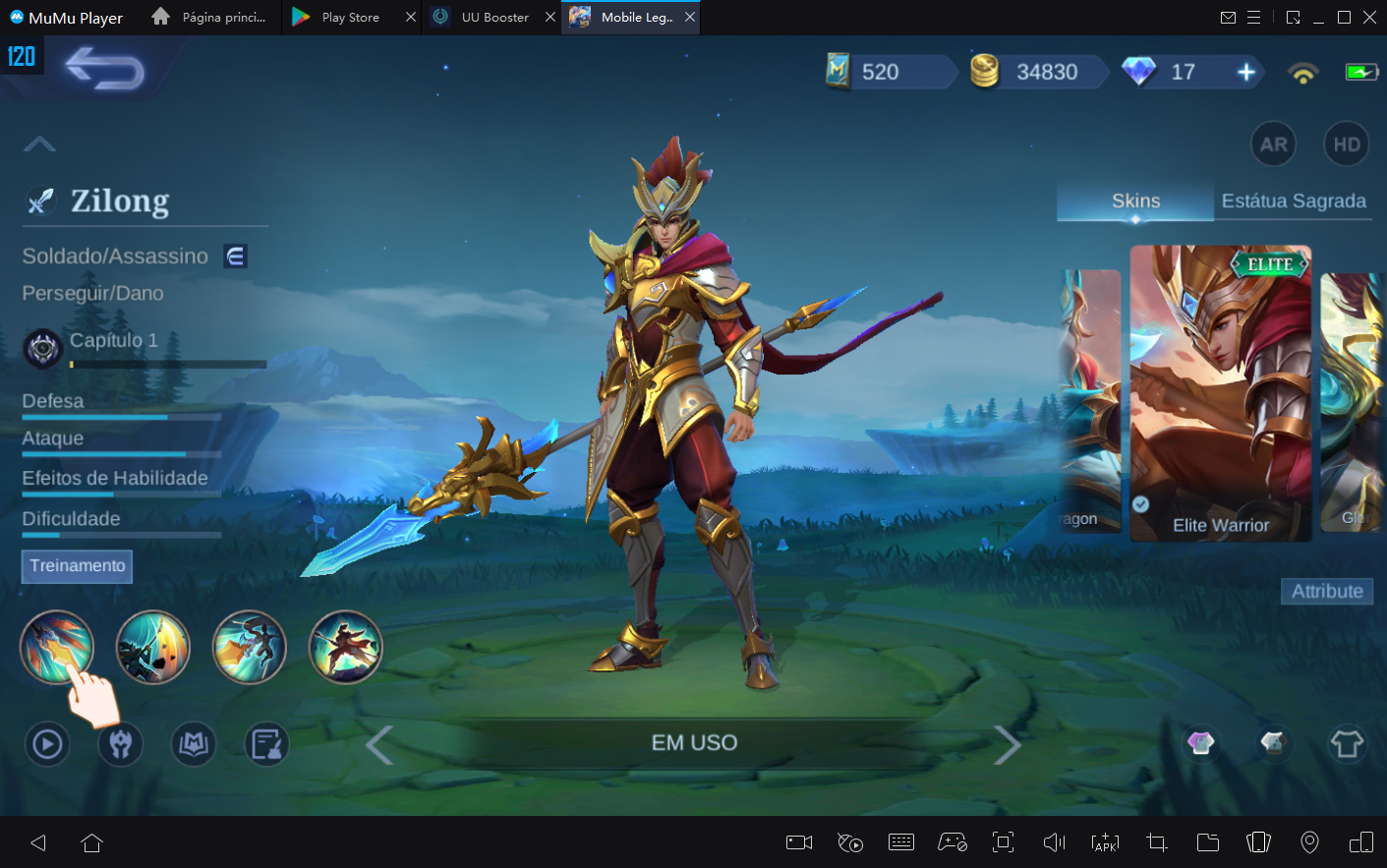
Task: Select the Elite Warrior skin thumbnail
Action: click(x=1219, y=393)
